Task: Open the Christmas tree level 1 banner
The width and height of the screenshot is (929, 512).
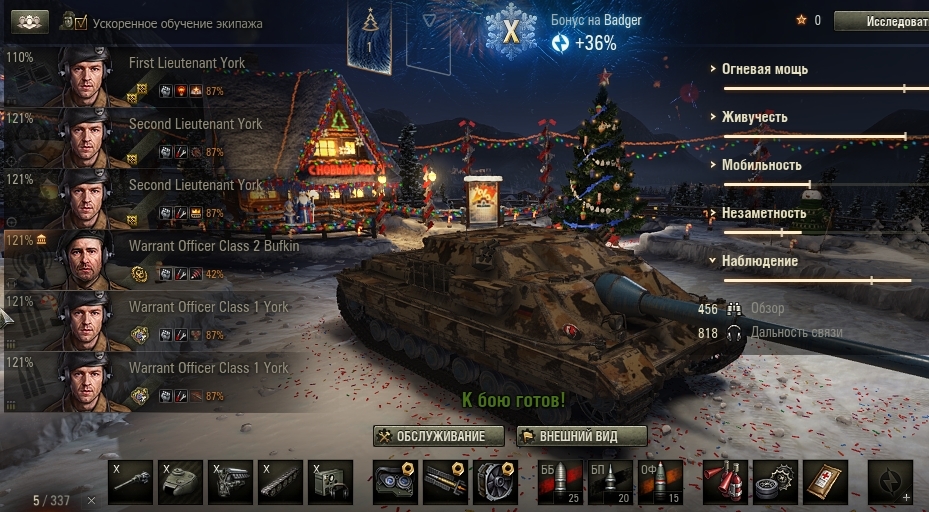Action: point(371,35)
